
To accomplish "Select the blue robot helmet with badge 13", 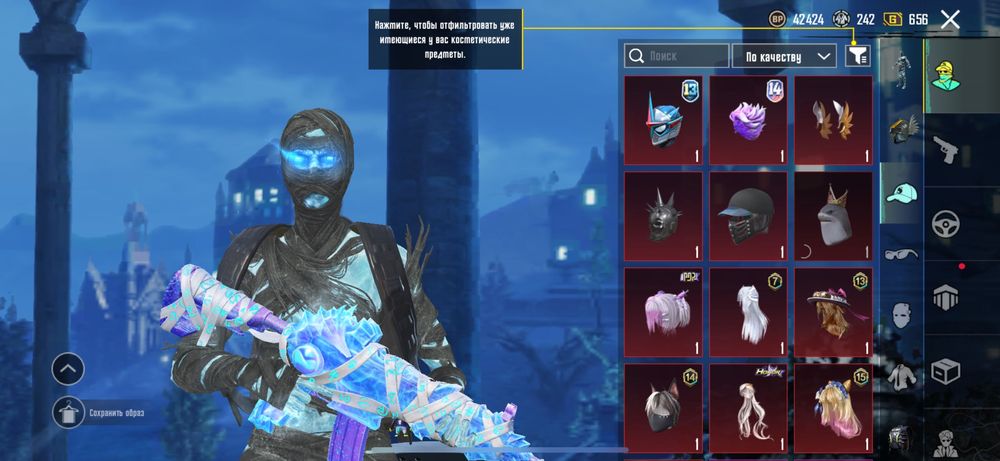I will (663, 119).
